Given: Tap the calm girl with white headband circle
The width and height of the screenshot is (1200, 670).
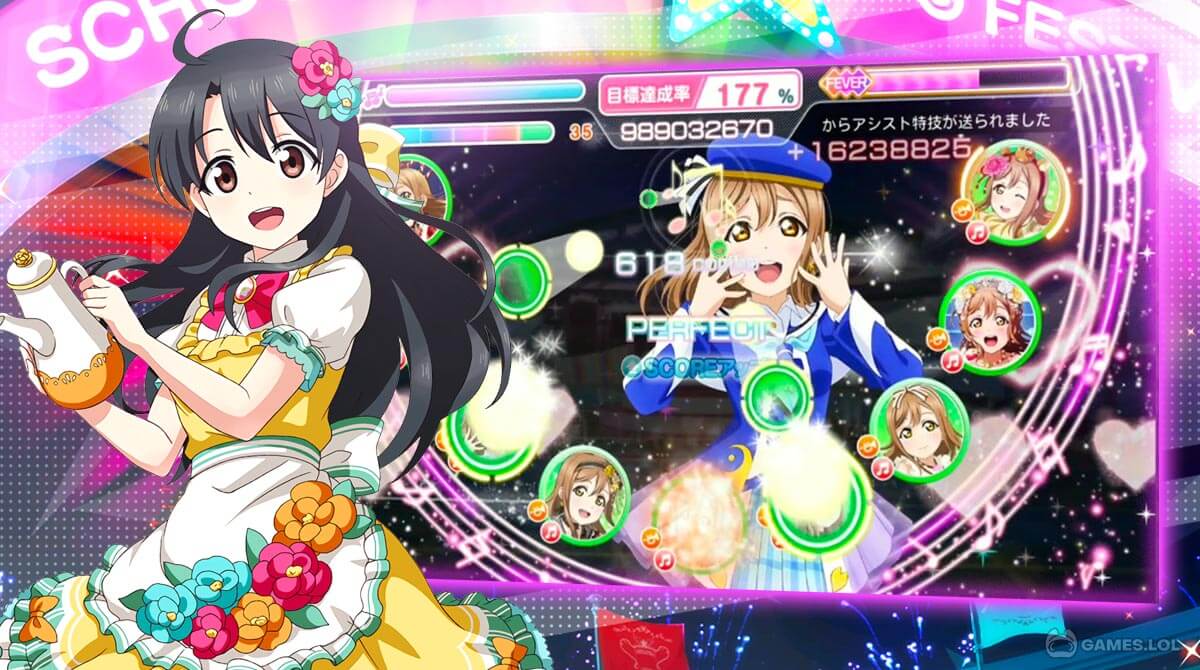Looking at the screenshot, I should [x=920, y=428].
